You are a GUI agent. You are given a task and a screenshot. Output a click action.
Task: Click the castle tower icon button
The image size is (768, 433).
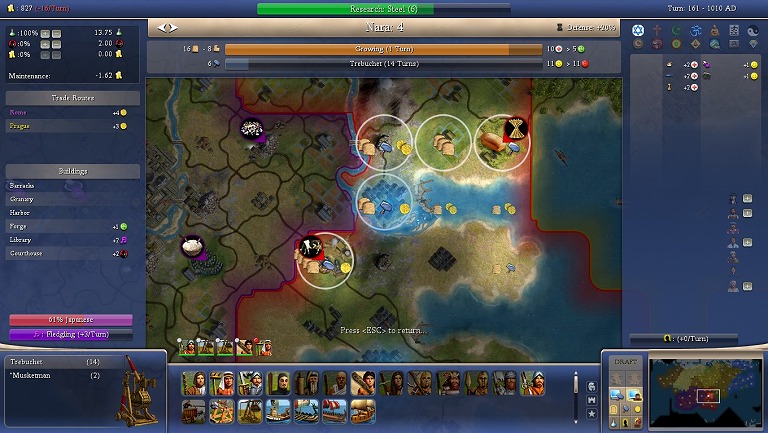pyautogui.click(x=593, y=399)
